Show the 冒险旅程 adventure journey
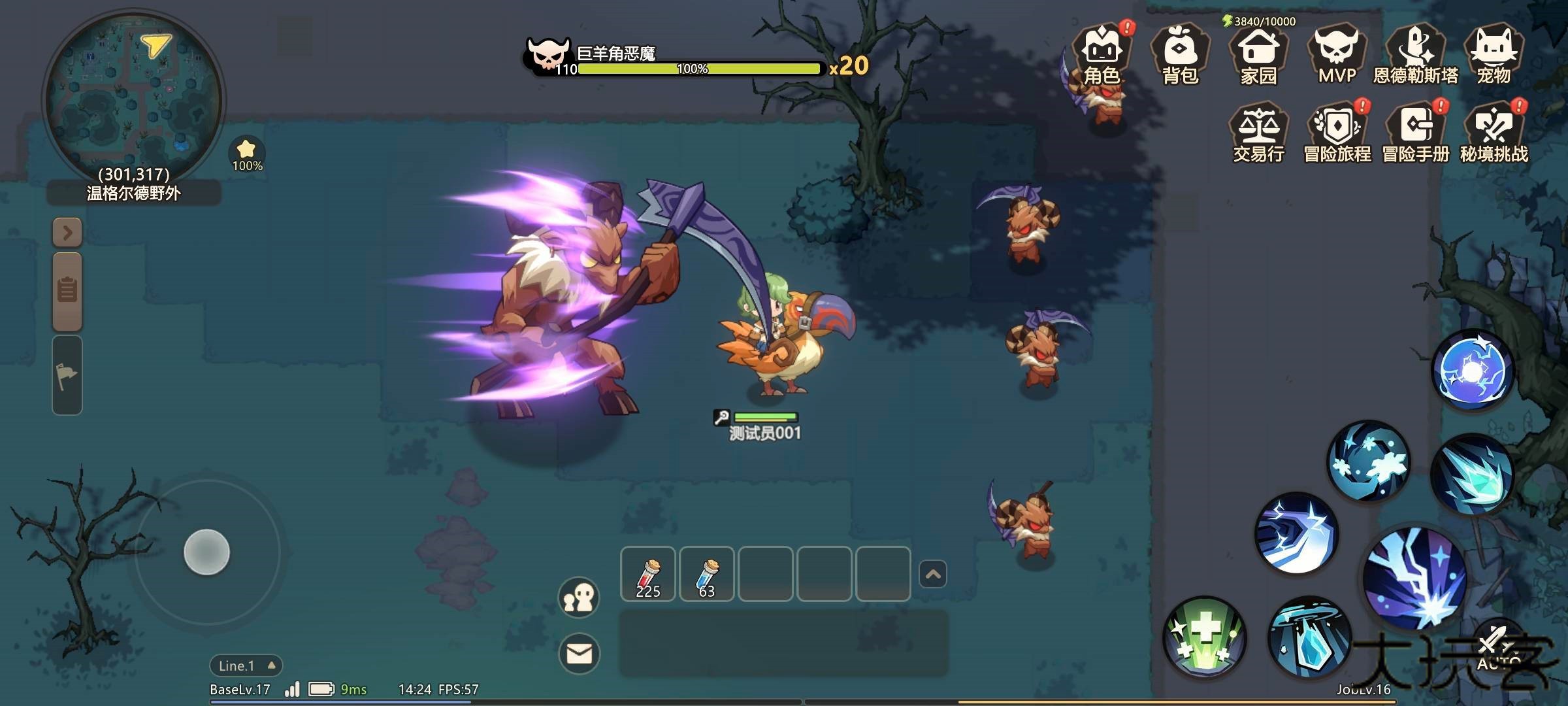Viewport: 1568px width, 706px height. click(1337, 134)
